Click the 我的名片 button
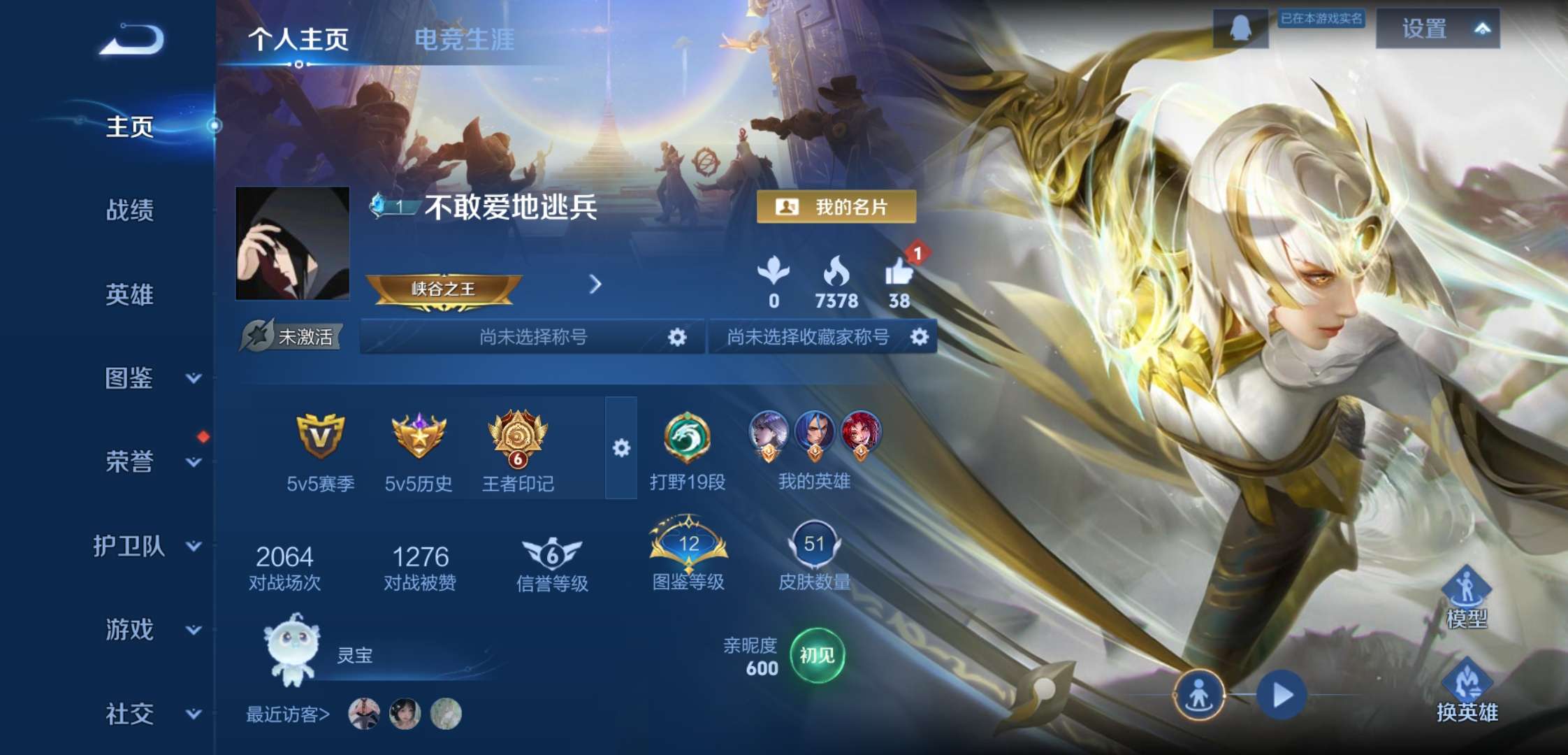1568x755 pixels. point(836,208)
